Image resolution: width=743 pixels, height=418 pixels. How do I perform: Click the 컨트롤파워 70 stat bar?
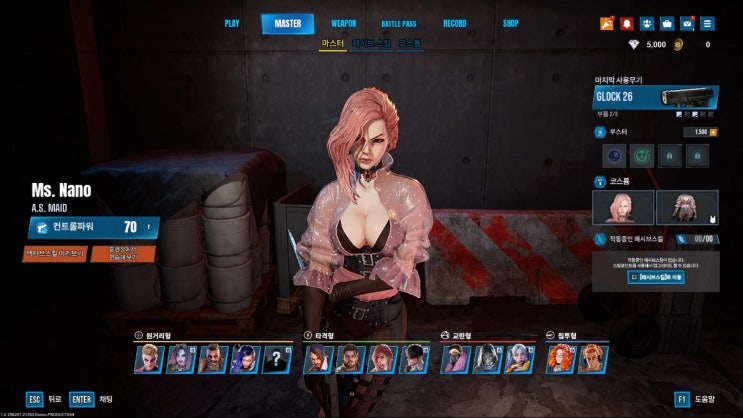[93, 227]
